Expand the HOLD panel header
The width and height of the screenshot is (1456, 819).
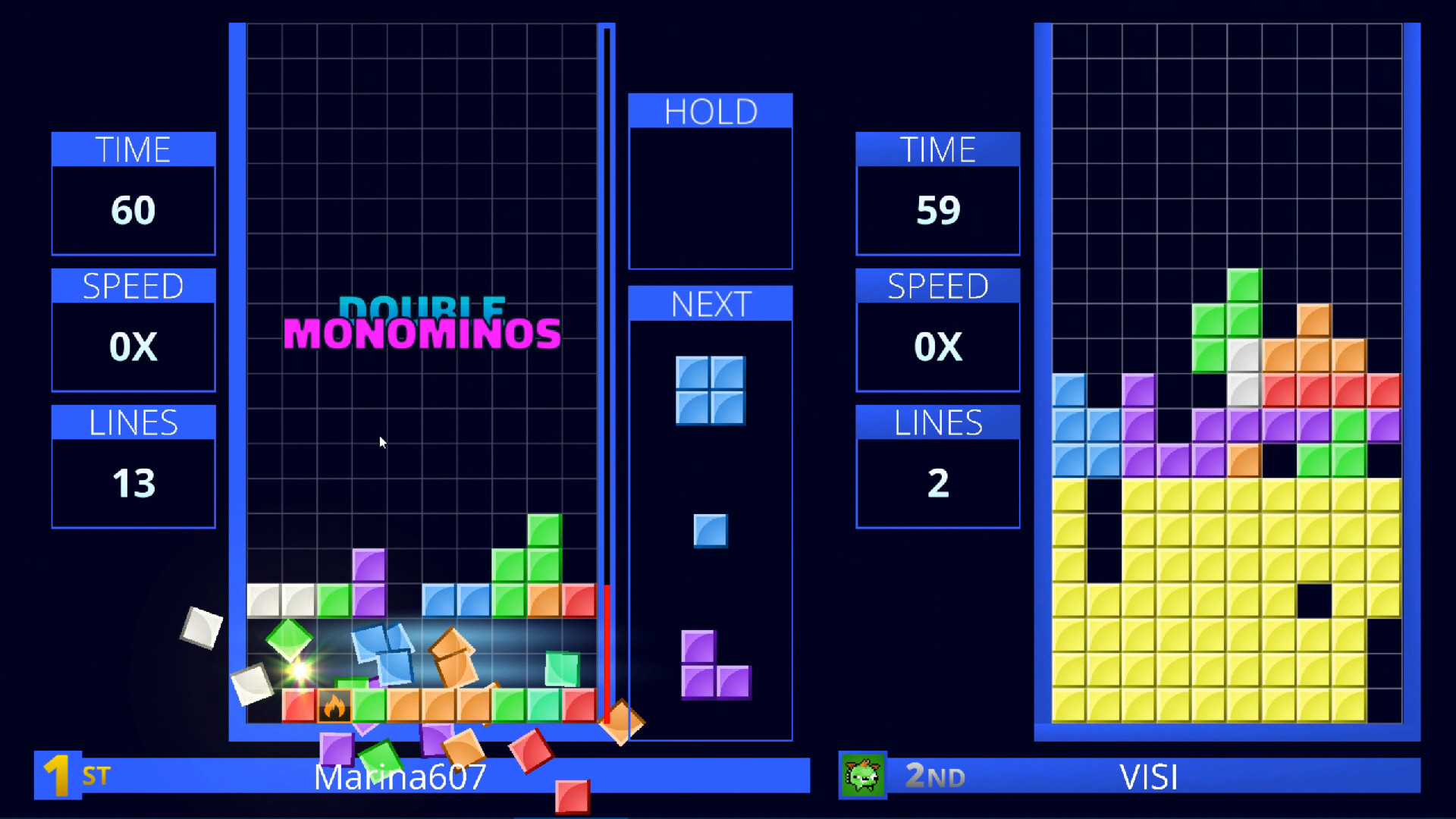710,111
